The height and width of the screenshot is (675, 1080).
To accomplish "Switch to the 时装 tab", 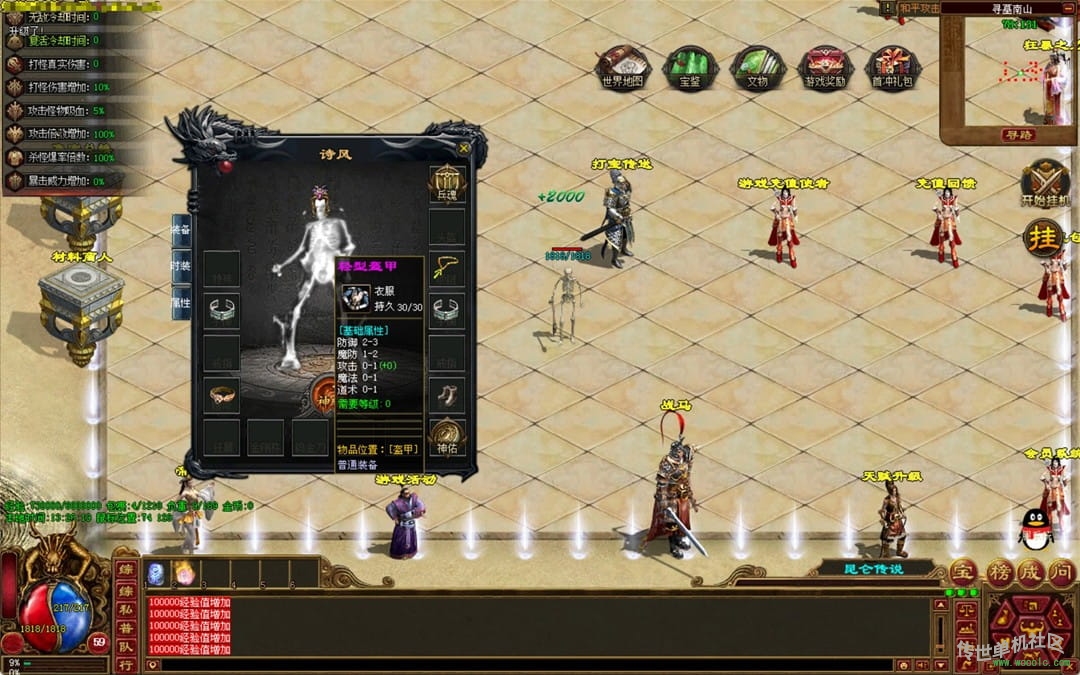I will click(x=181, y=266).
